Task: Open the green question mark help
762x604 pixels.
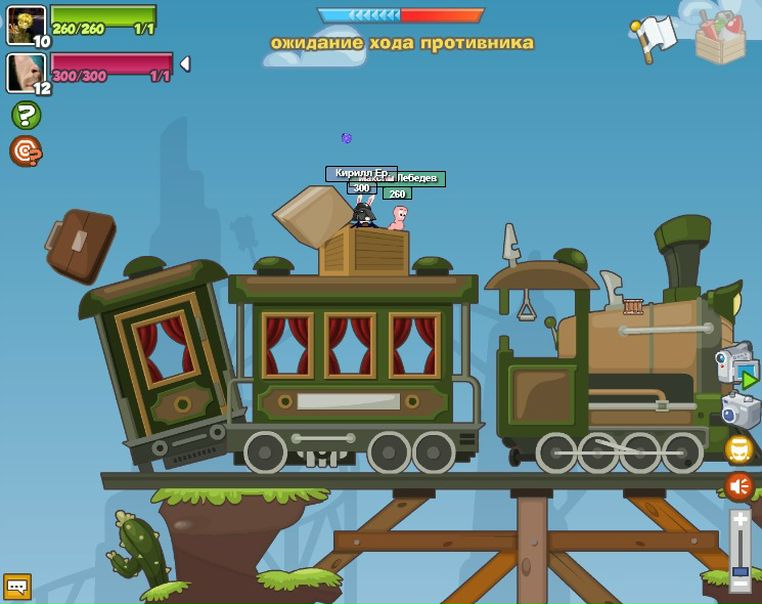Action: point(25,115)
